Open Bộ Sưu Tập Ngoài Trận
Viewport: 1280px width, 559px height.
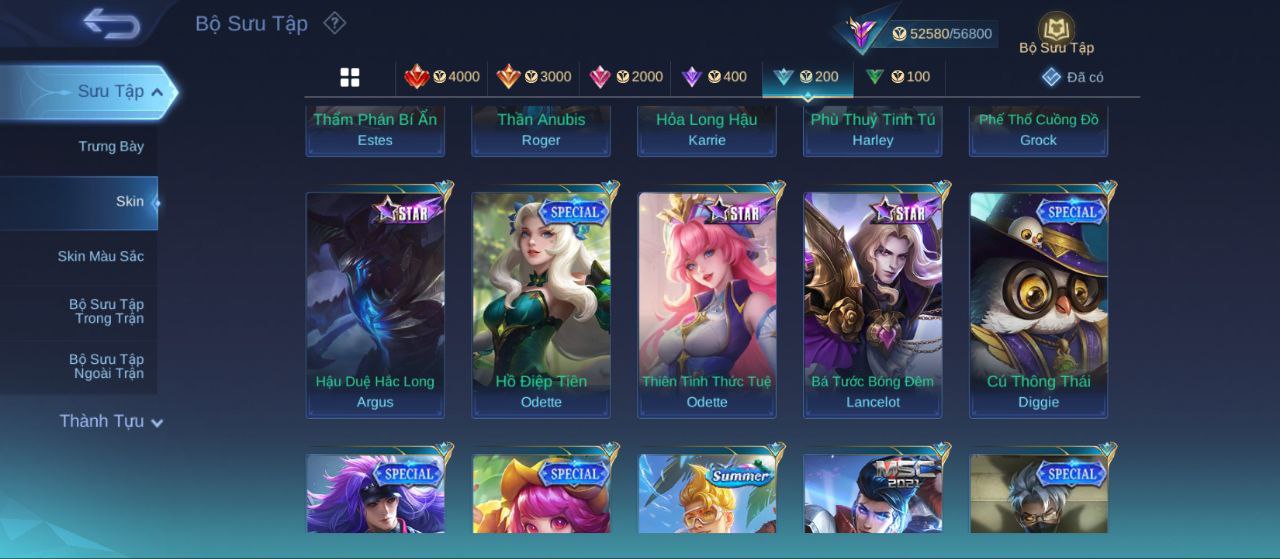tap(106, 366)
